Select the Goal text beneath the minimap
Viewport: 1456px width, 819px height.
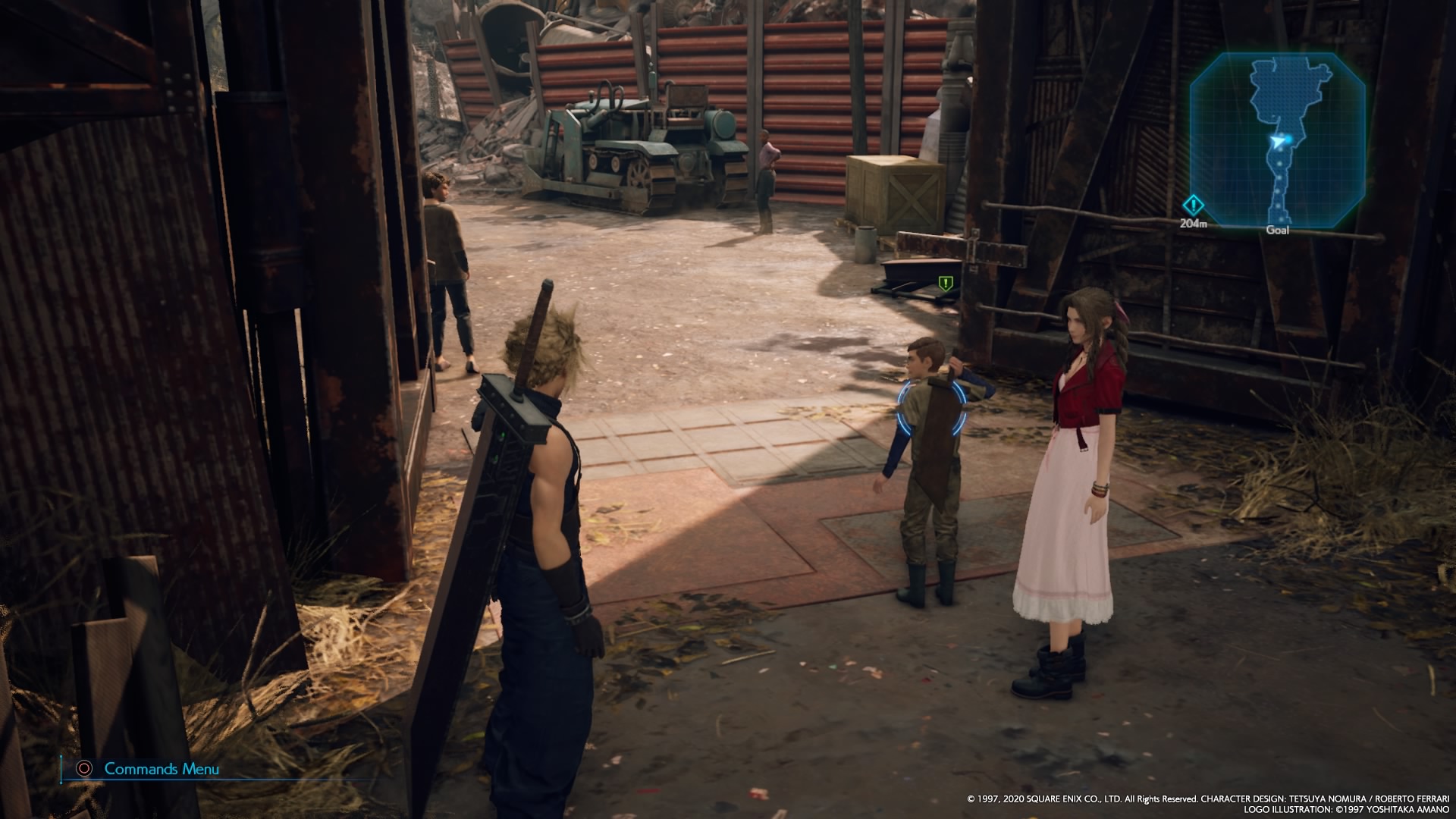1278,230
